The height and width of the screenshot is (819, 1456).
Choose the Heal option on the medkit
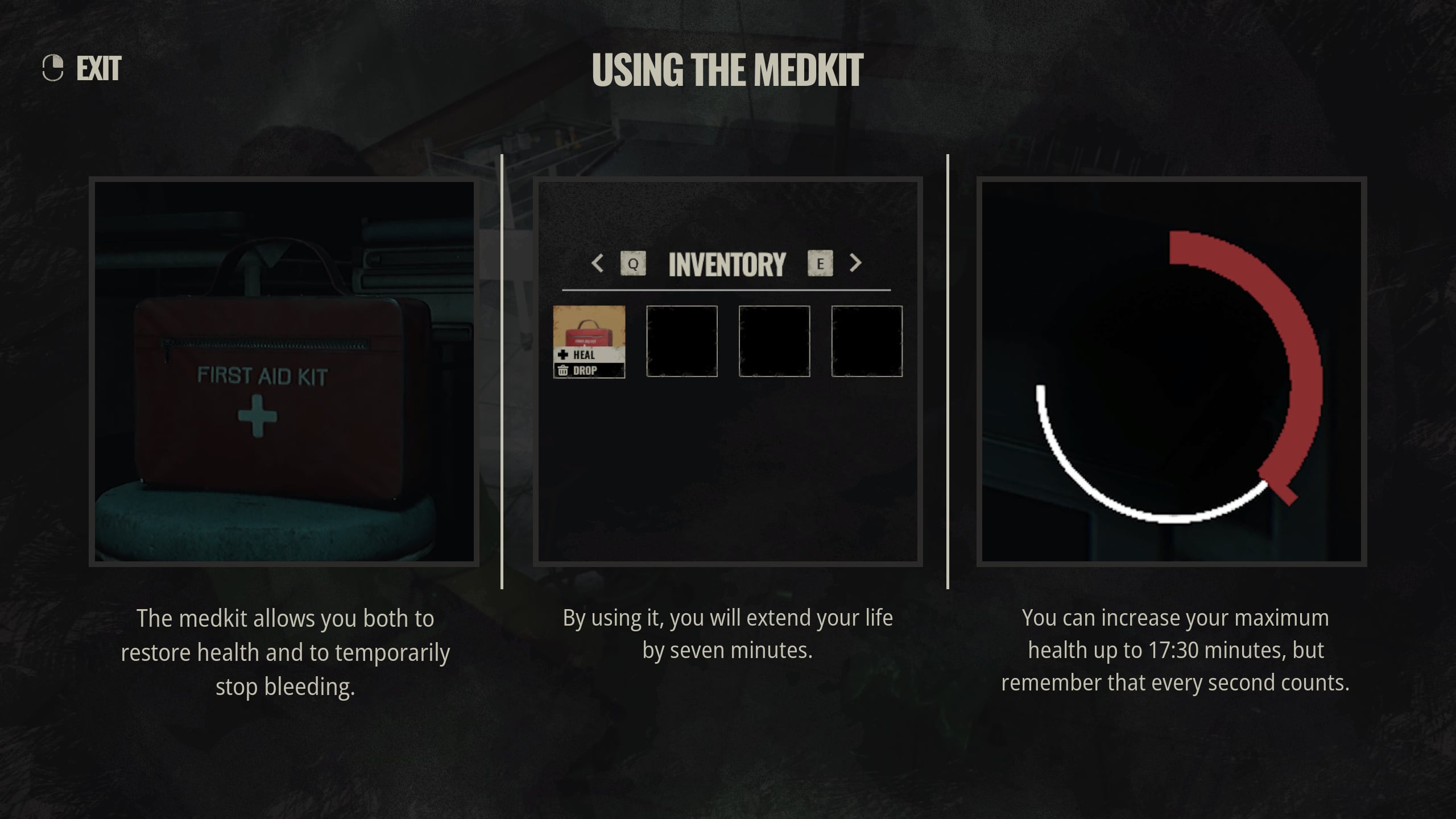click(584, 355)
